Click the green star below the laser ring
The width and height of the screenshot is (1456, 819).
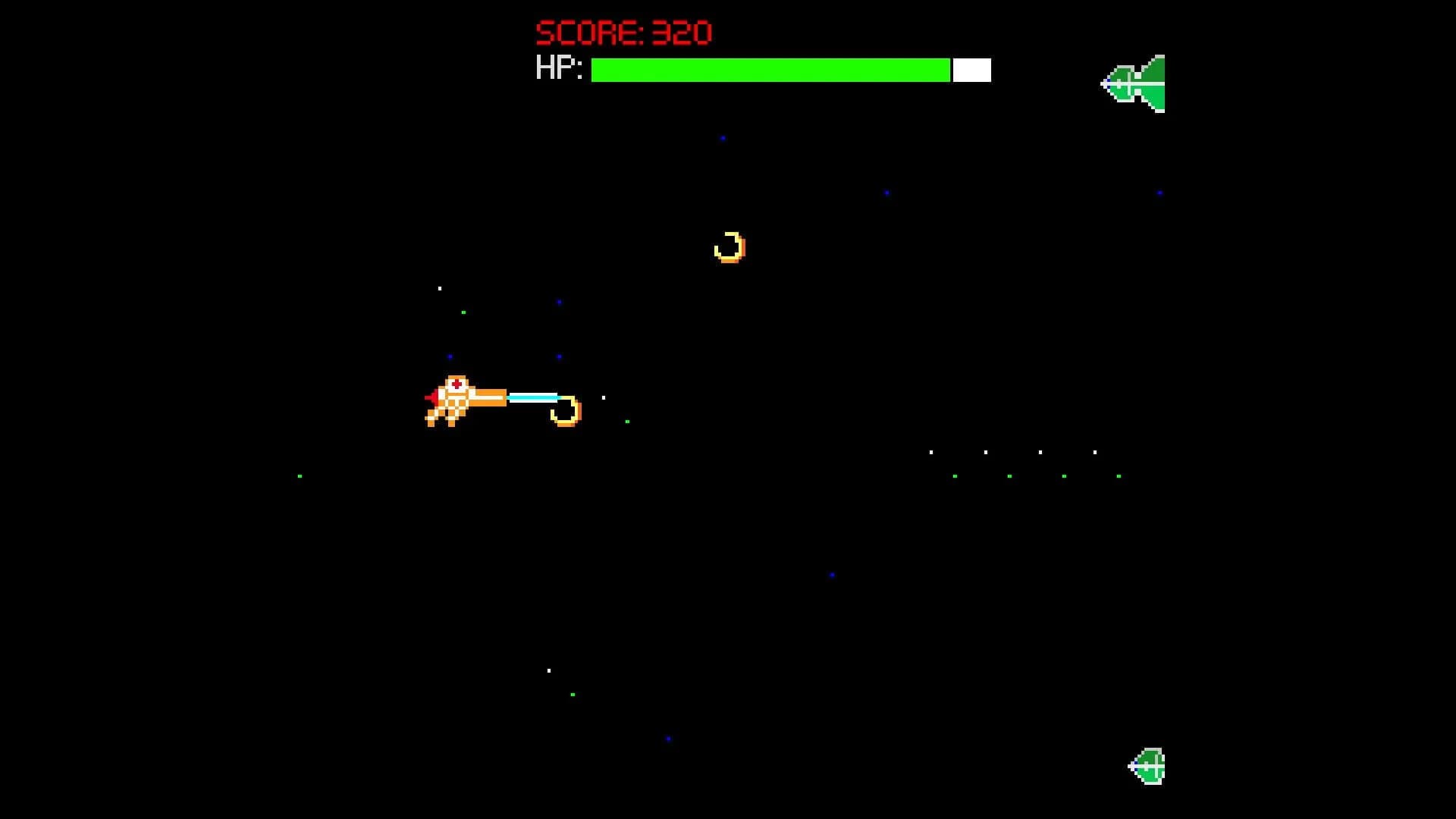[x=626, y=423]
